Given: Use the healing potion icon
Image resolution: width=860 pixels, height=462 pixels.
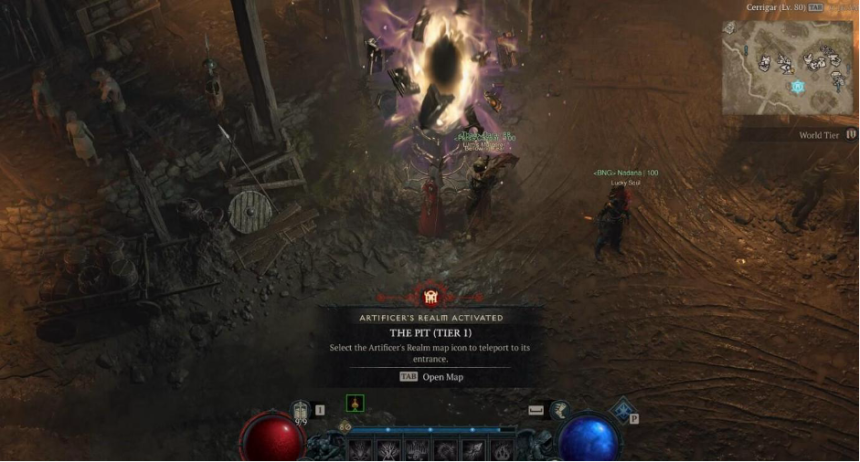Looking at the screenshot, I should (301, 410).
